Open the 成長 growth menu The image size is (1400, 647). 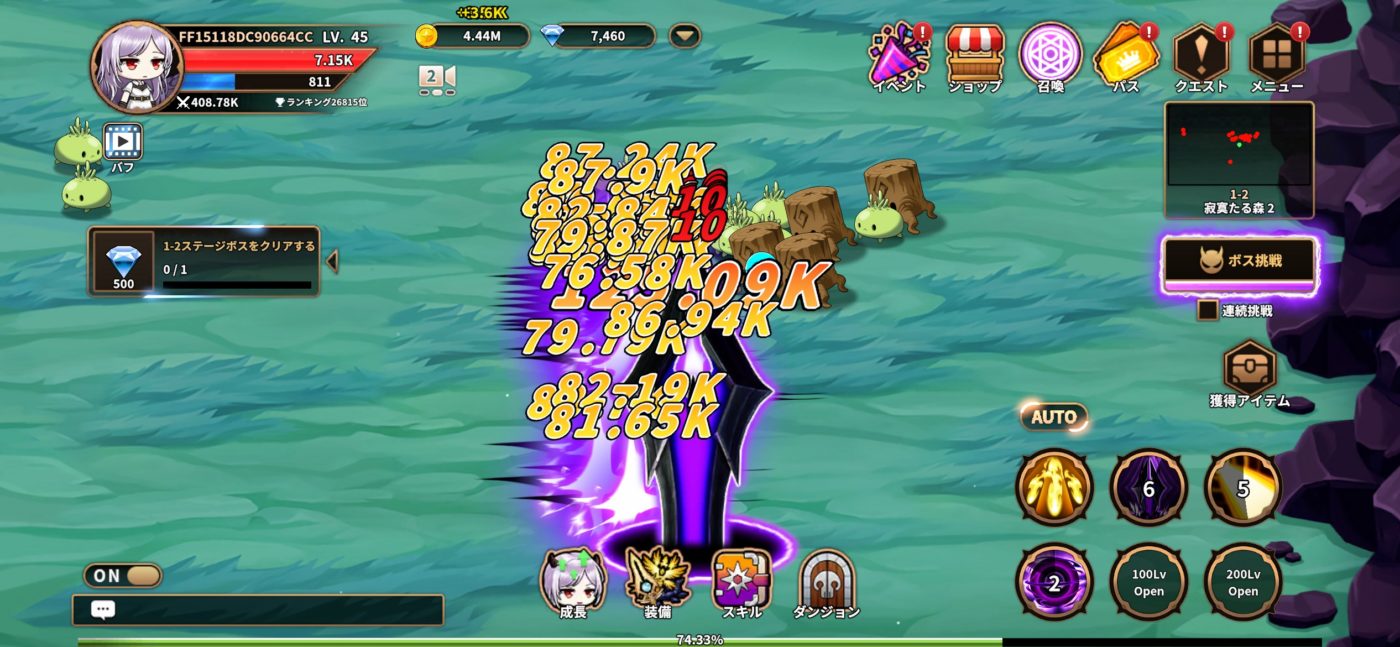[x=573, y=581]
